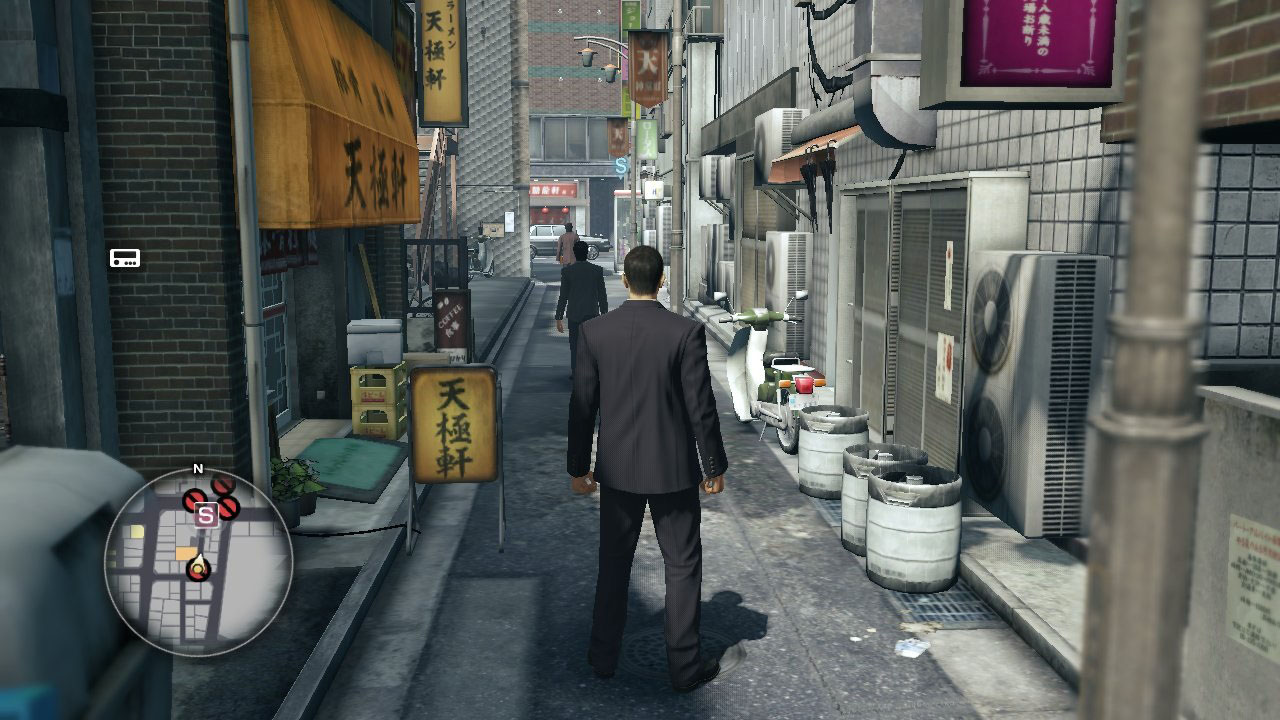
Task: Click the orange building block on minimap
Action: tap(186, 553)
